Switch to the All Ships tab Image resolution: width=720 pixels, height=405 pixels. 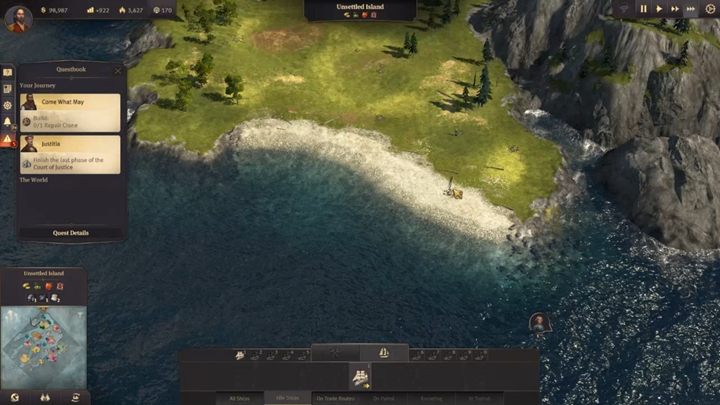coord(240,398)
